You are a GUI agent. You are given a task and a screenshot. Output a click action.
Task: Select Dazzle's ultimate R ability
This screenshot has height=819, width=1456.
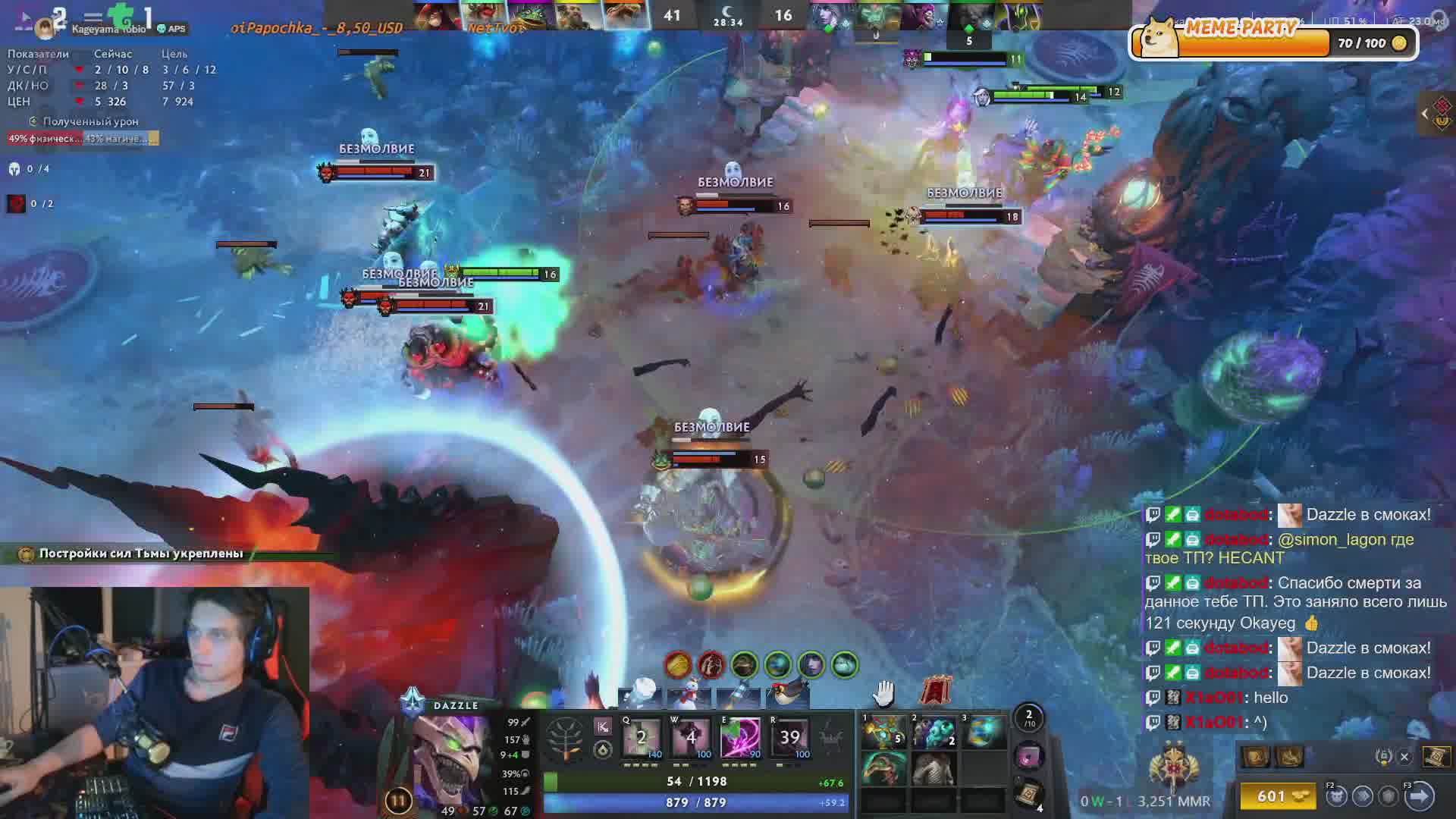coord(789,737)
